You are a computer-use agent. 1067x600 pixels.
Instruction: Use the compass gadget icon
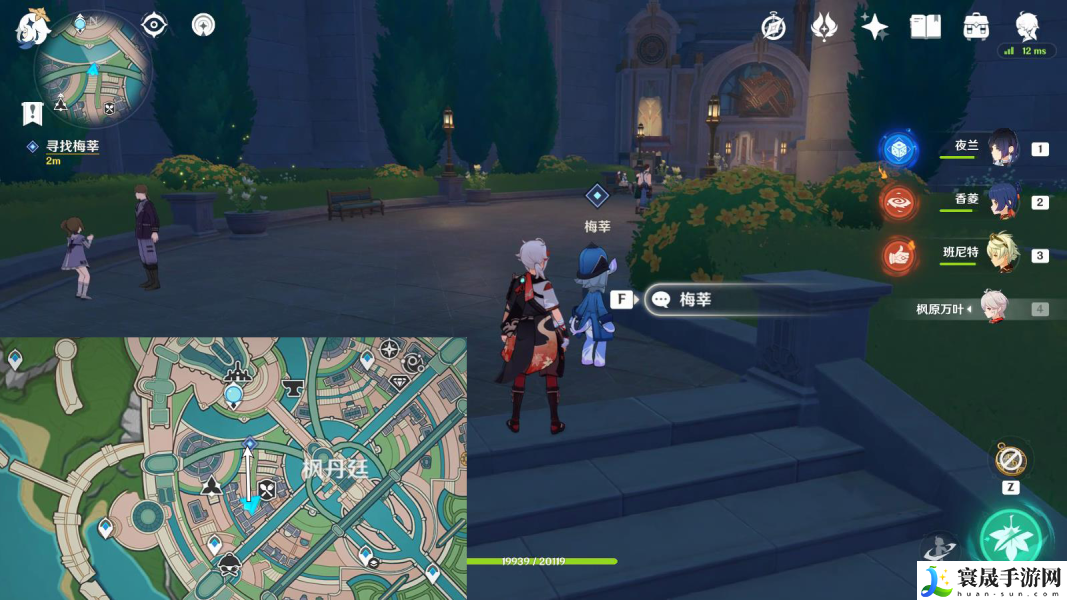pyautogui.click(x=1010, y=461)
